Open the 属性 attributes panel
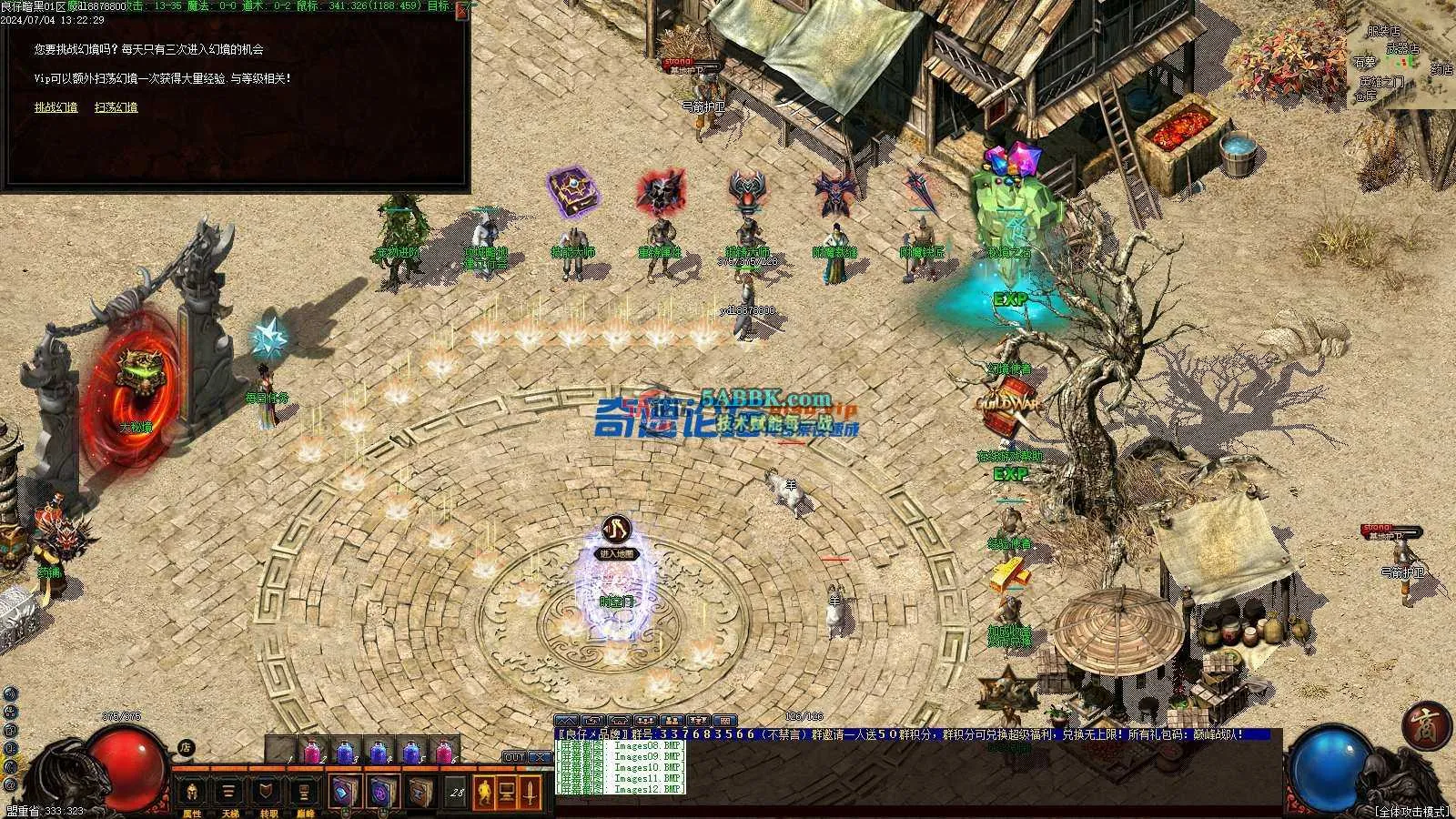The image size is (1456, 819). click(x=192, y=794)
